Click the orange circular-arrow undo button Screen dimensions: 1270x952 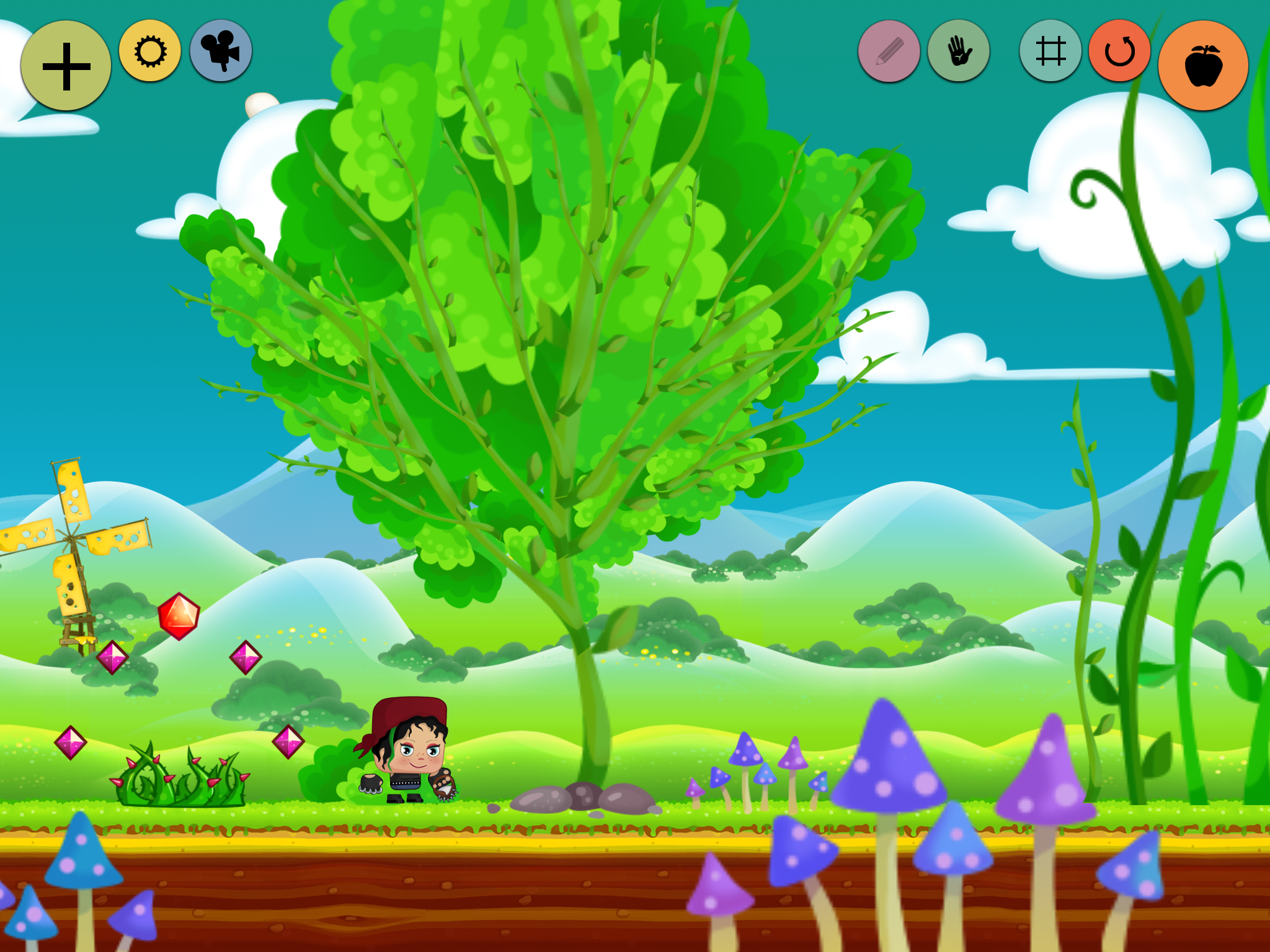click(x=1120, y=51)
